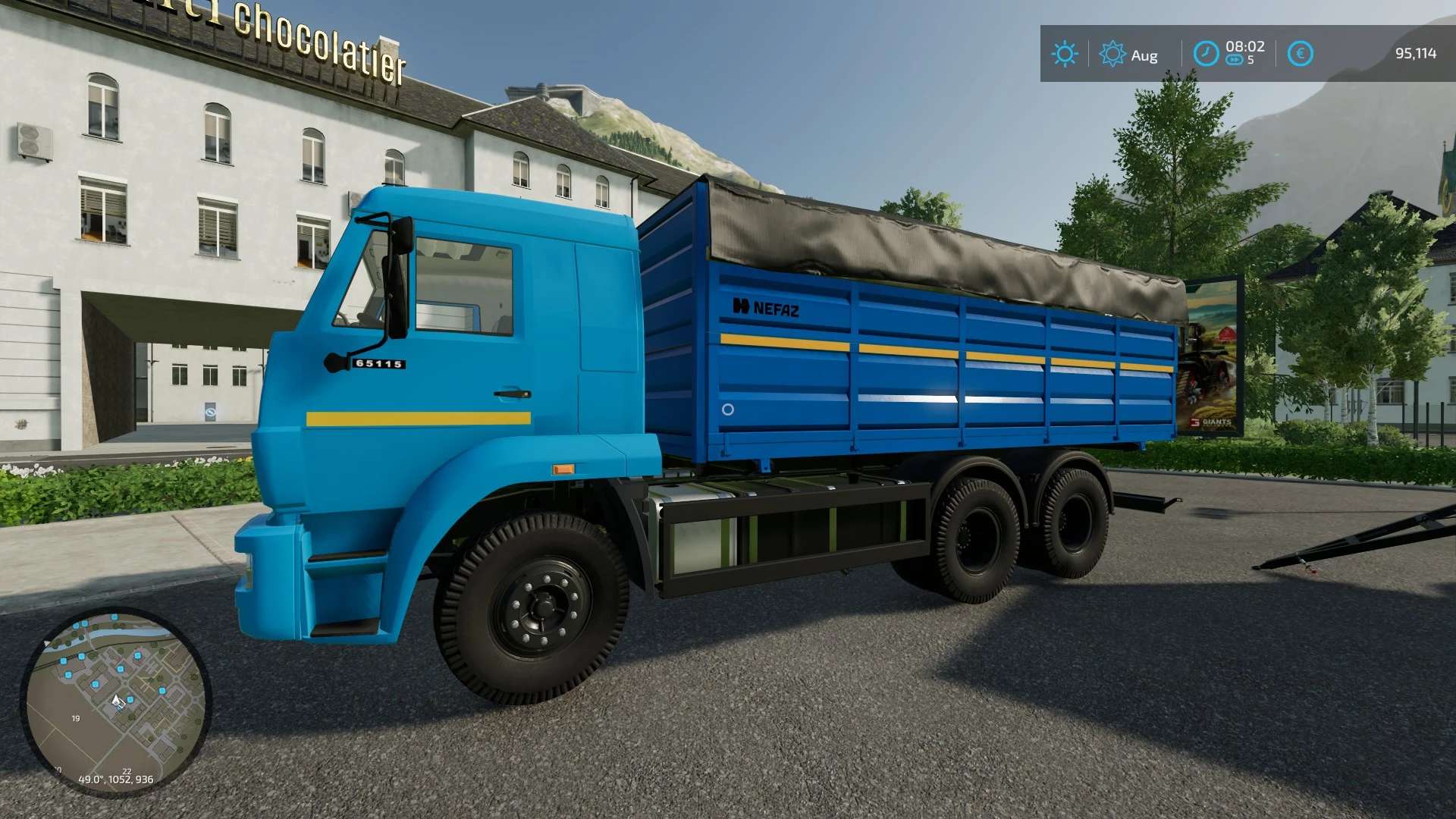Click the sunny weather icon
Image resolution: width=1456 pixels, height=819 pixels.
[1064, 54]
